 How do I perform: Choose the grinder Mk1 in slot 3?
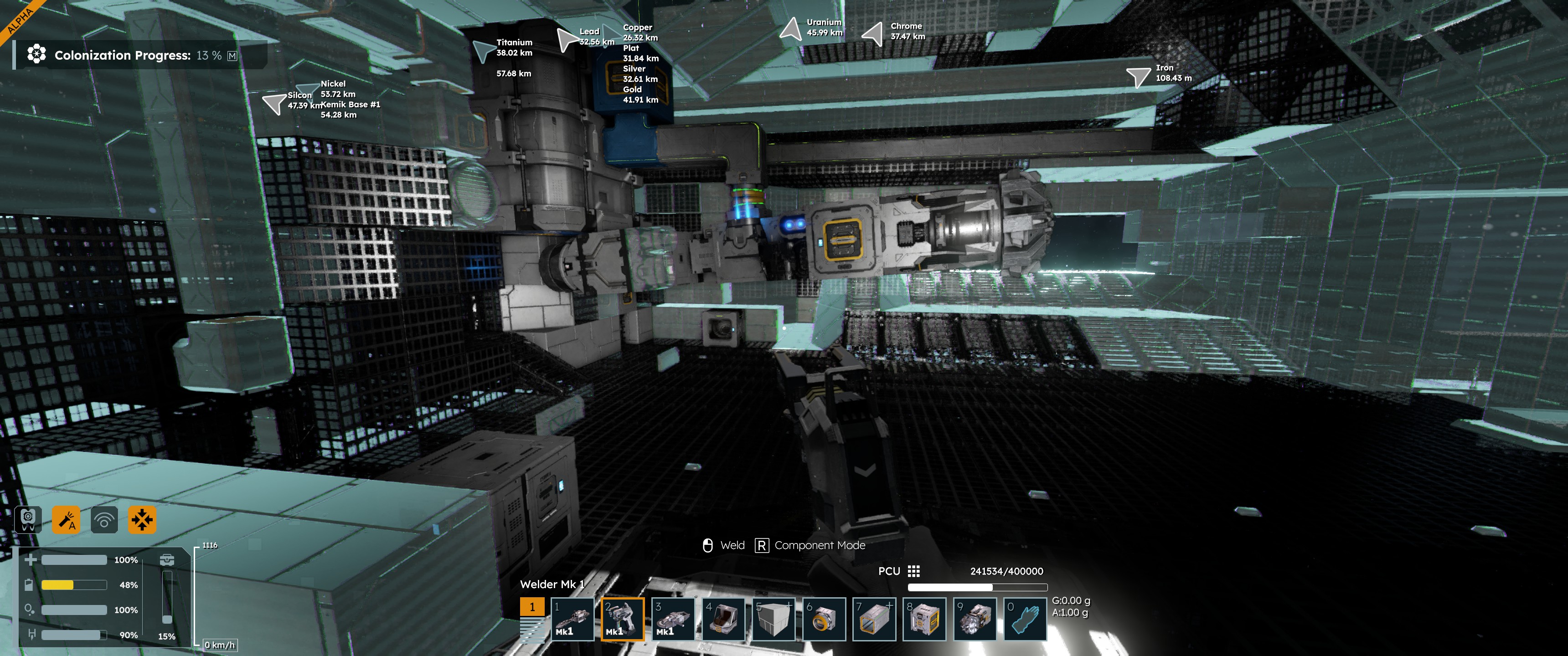click(x=673, y=619)
